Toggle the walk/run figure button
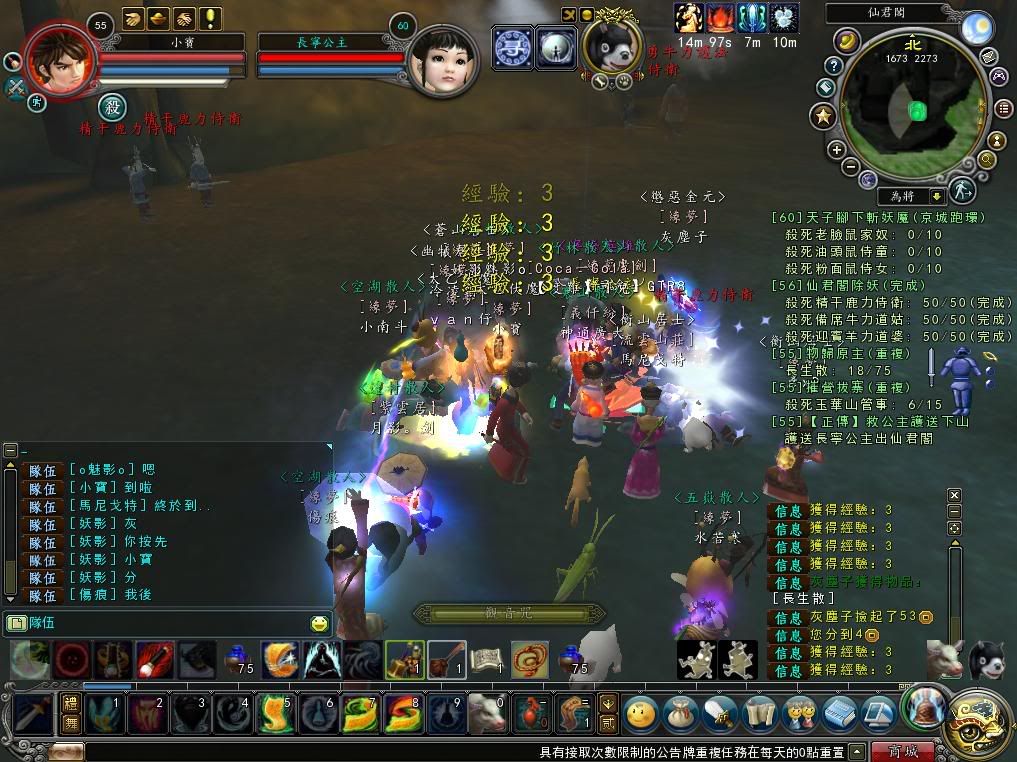The image size is (1017, 762). (x=962, y=190)
